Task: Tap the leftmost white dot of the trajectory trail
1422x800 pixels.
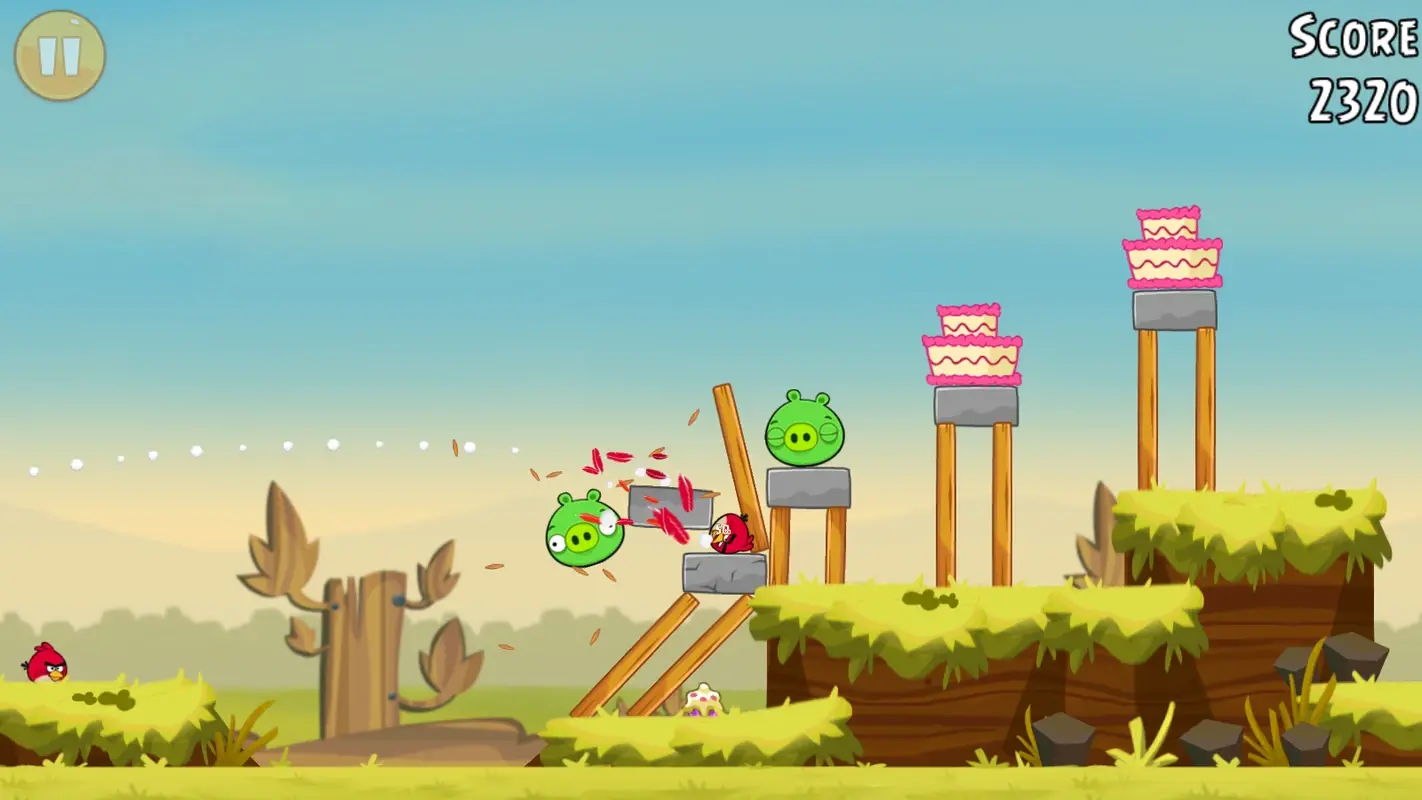Action: pos(32,470)
